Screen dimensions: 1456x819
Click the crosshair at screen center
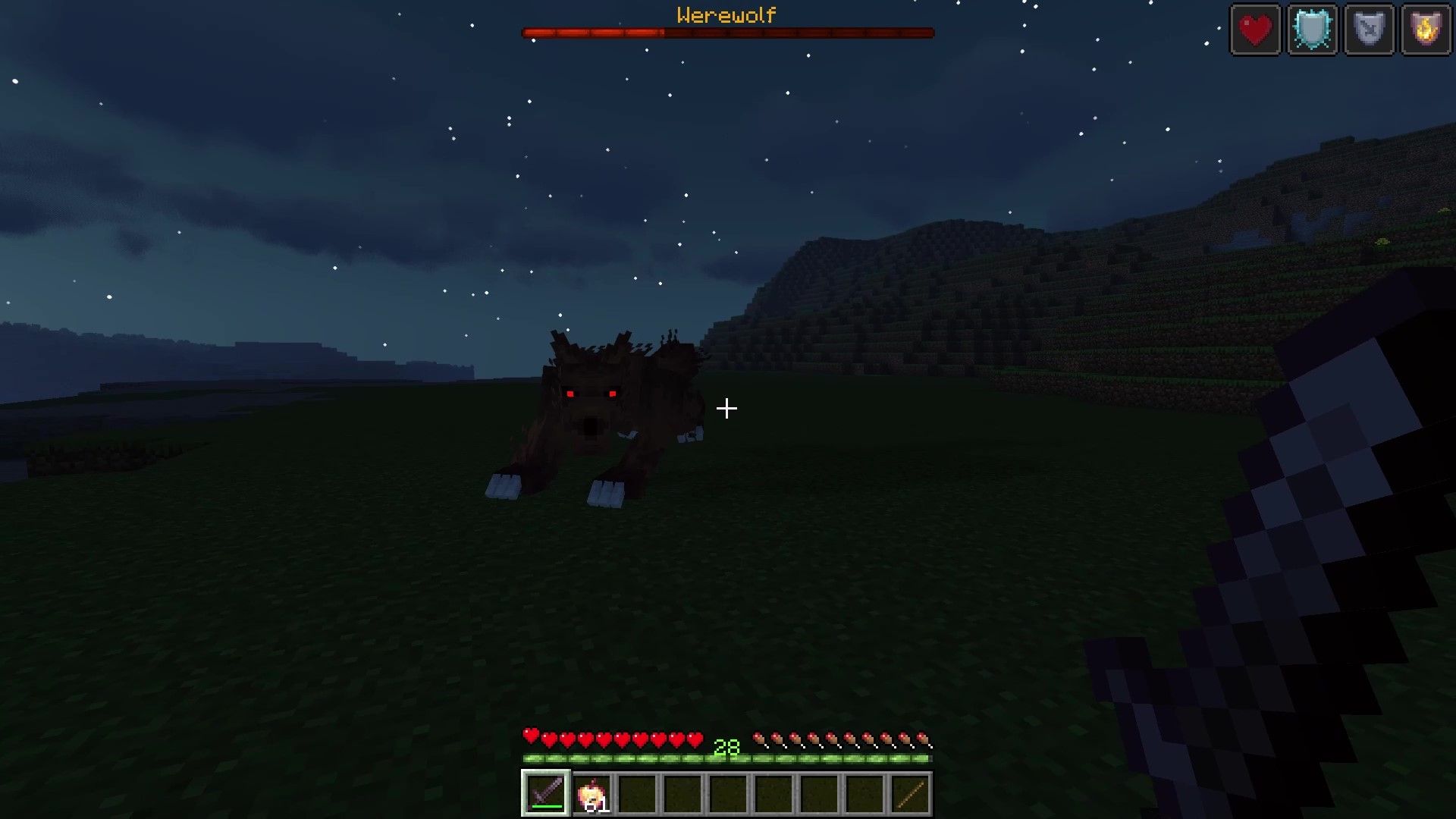(728, 409)
